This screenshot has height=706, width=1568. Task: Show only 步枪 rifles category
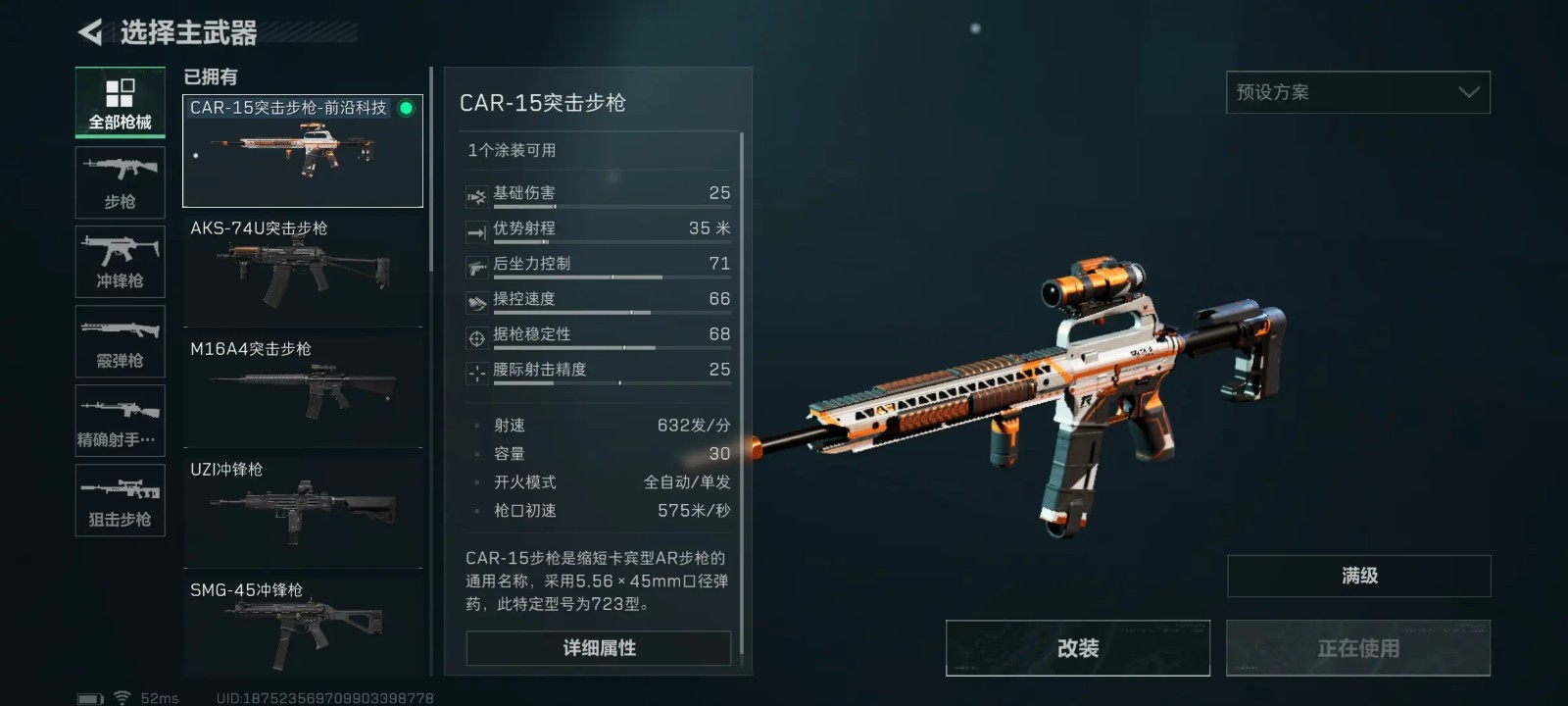(120, 182)
